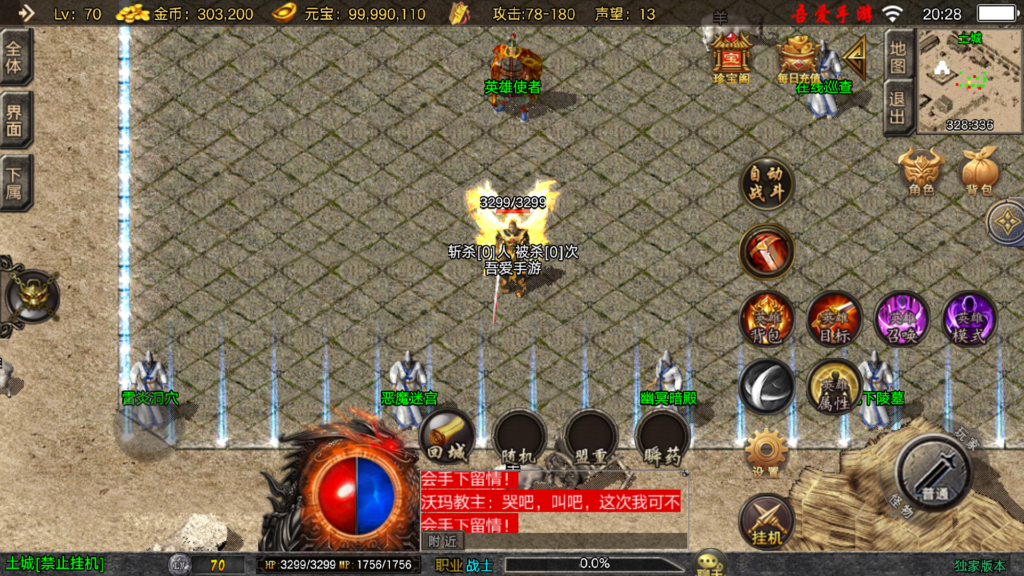The width and height of the screenshot is (1024, 576).
Task: Open 设置 settings via the gear icon
Action: click(x=767, y=452)
